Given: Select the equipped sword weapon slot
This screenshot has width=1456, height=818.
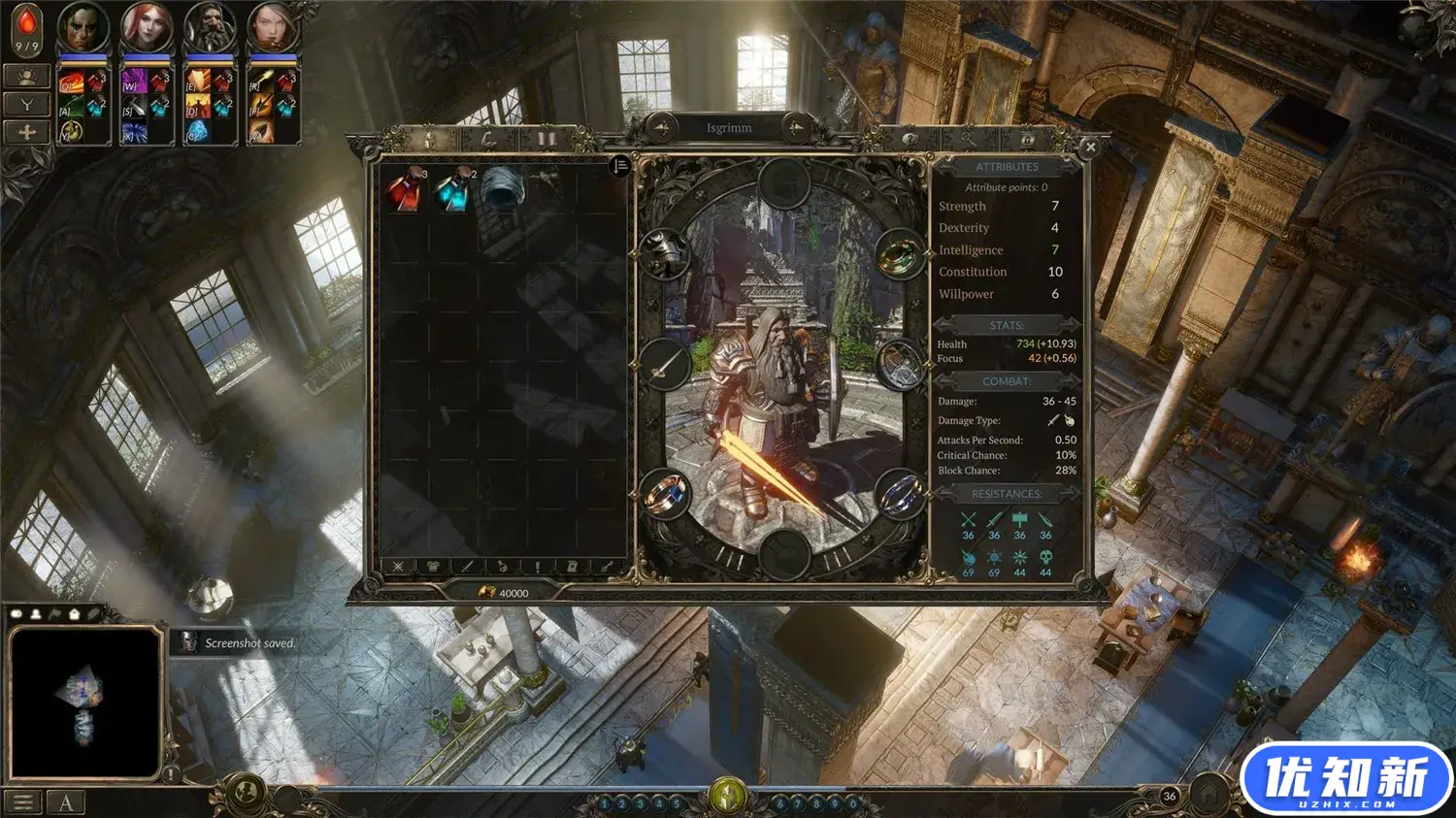Looking at the screenshot, I should point(665,365).
